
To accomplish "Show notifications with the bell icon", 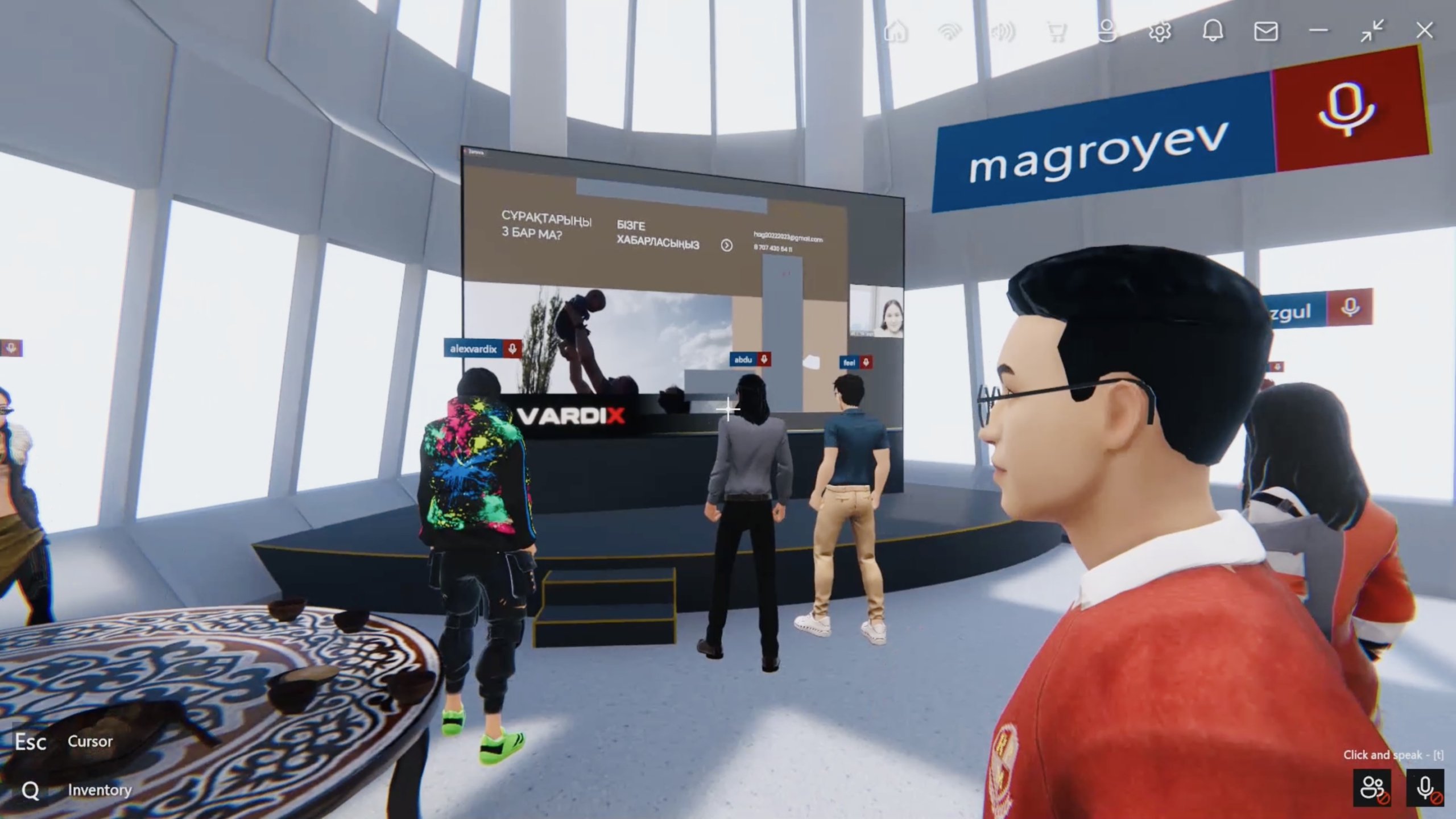I will click(x=1213, y=31).
